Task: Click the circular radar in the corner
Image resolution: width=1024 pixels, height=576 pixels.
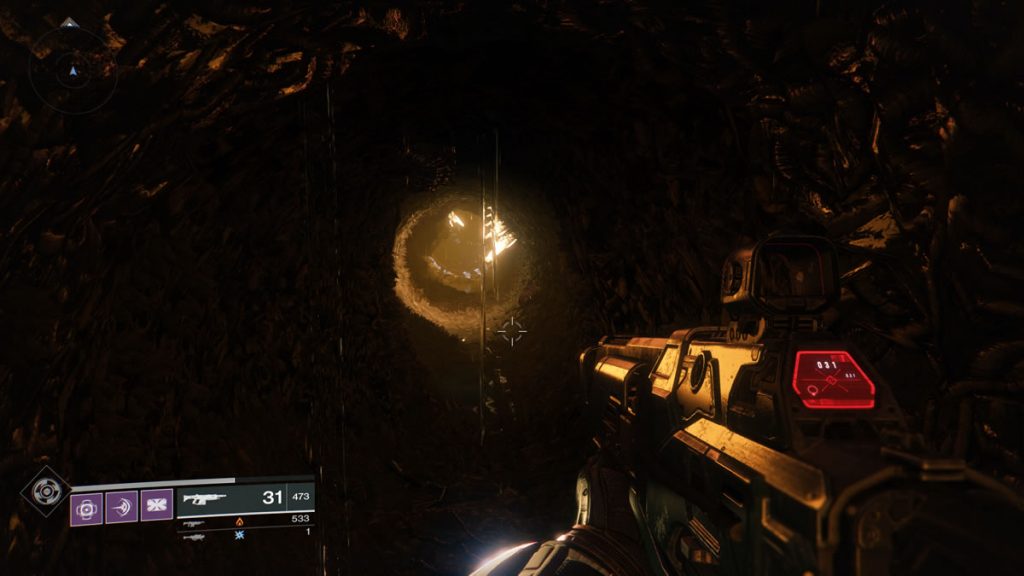Action: [x=70, y=69]
